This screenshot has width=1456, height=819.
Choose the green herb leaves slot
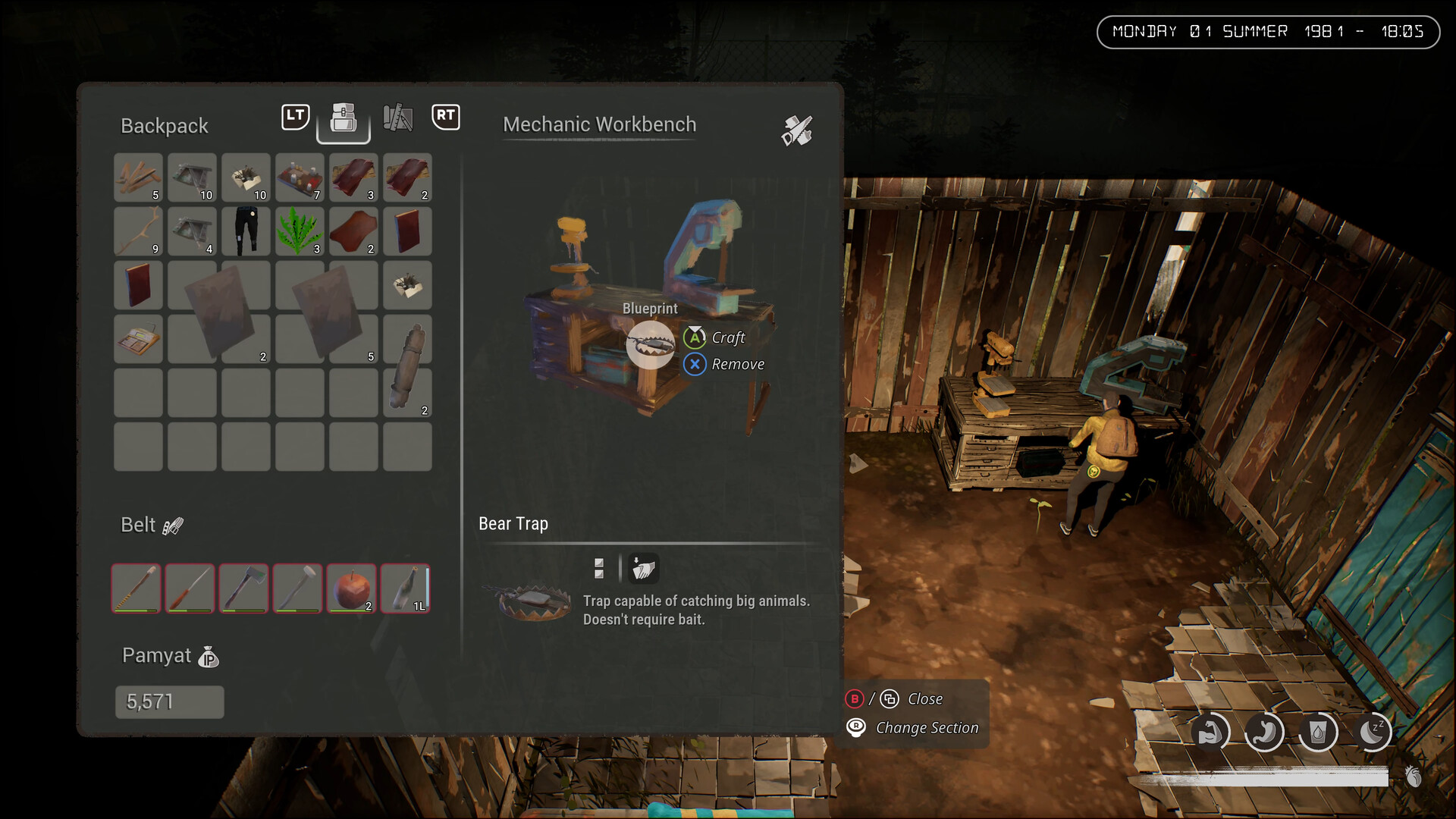click(300, 231)
